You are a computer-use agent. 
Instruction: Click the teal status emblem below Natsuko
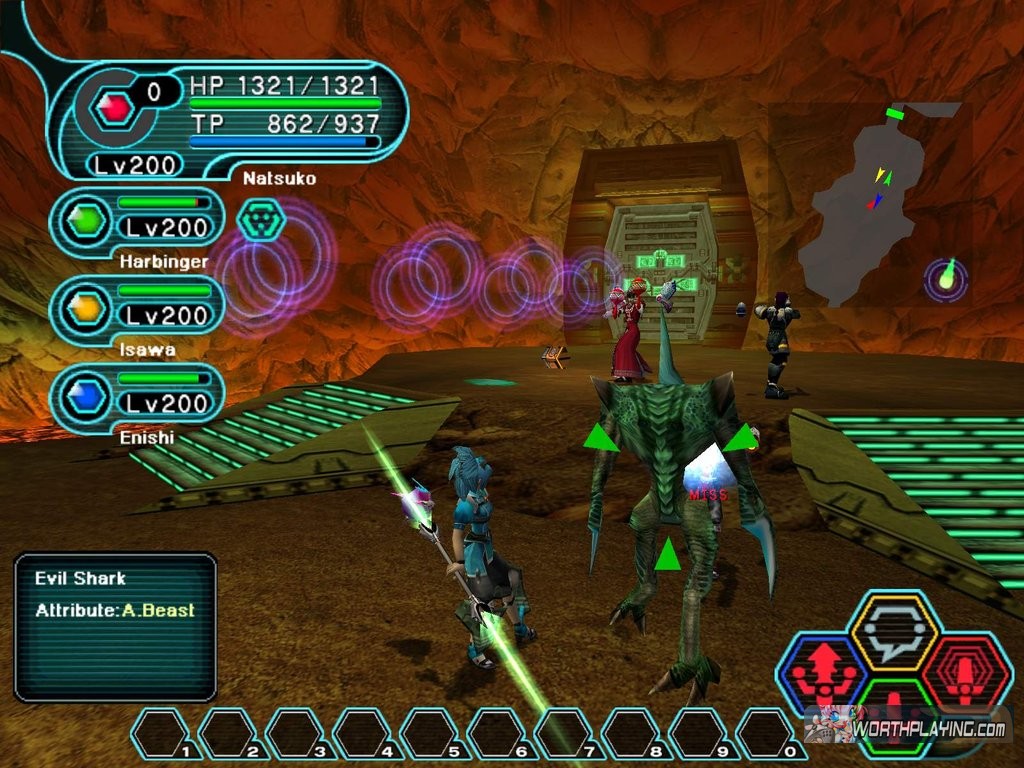click(262, 219)
